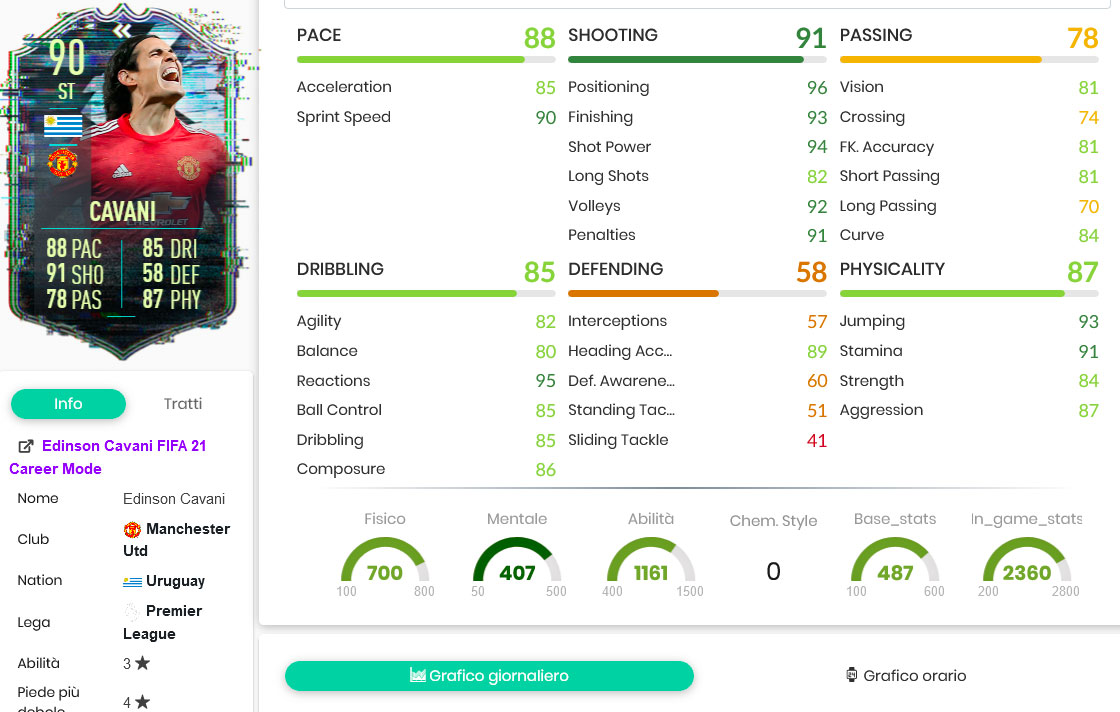The height and width of the screenshot is (712, 1120).
Task: Show the Grafico giornaliero chart
Action: (489, 676)
